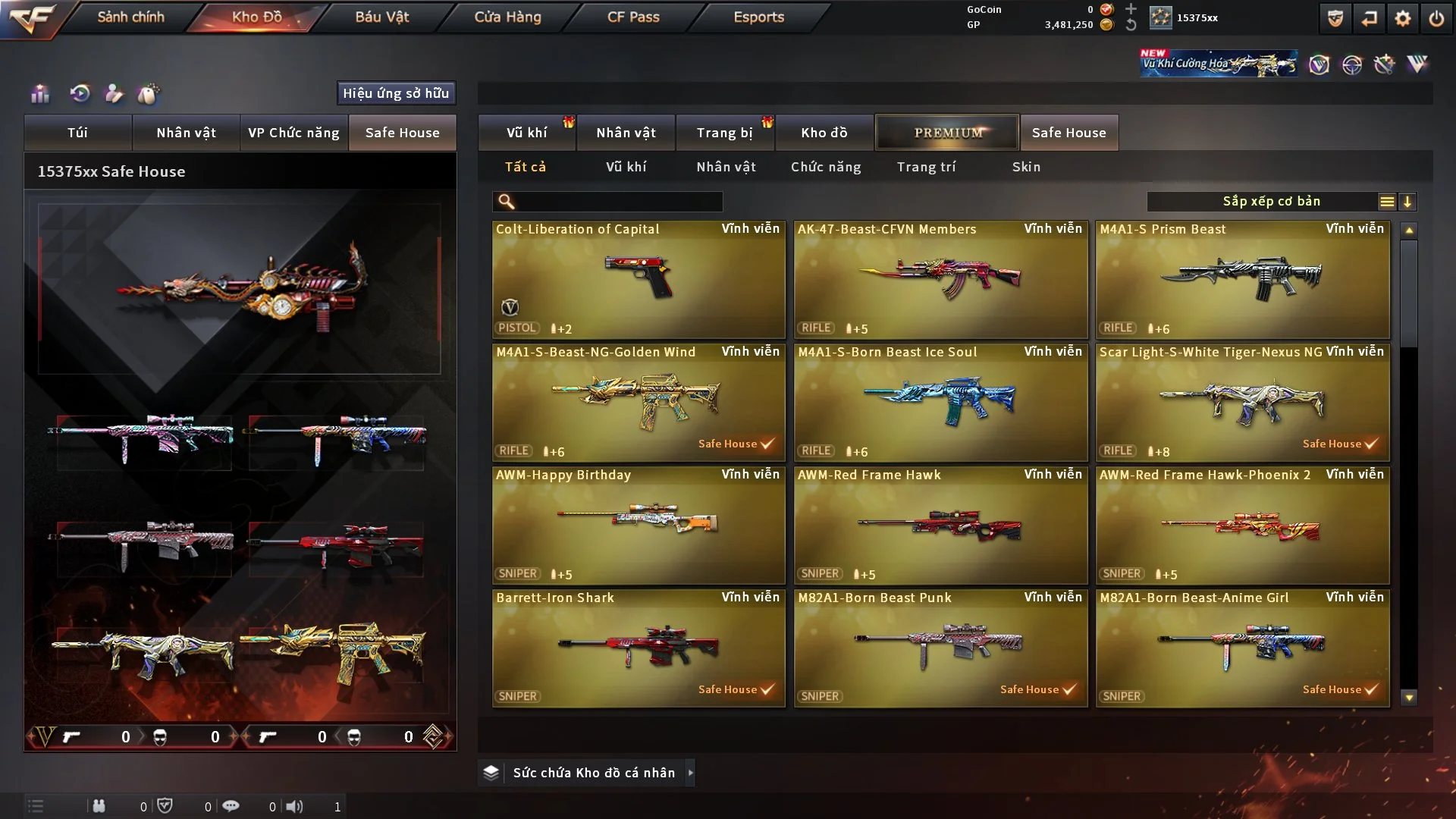This screenshot has height=819, width=1456.
Task: Select the Trang bị equipment tab
Action: (724, 133)
